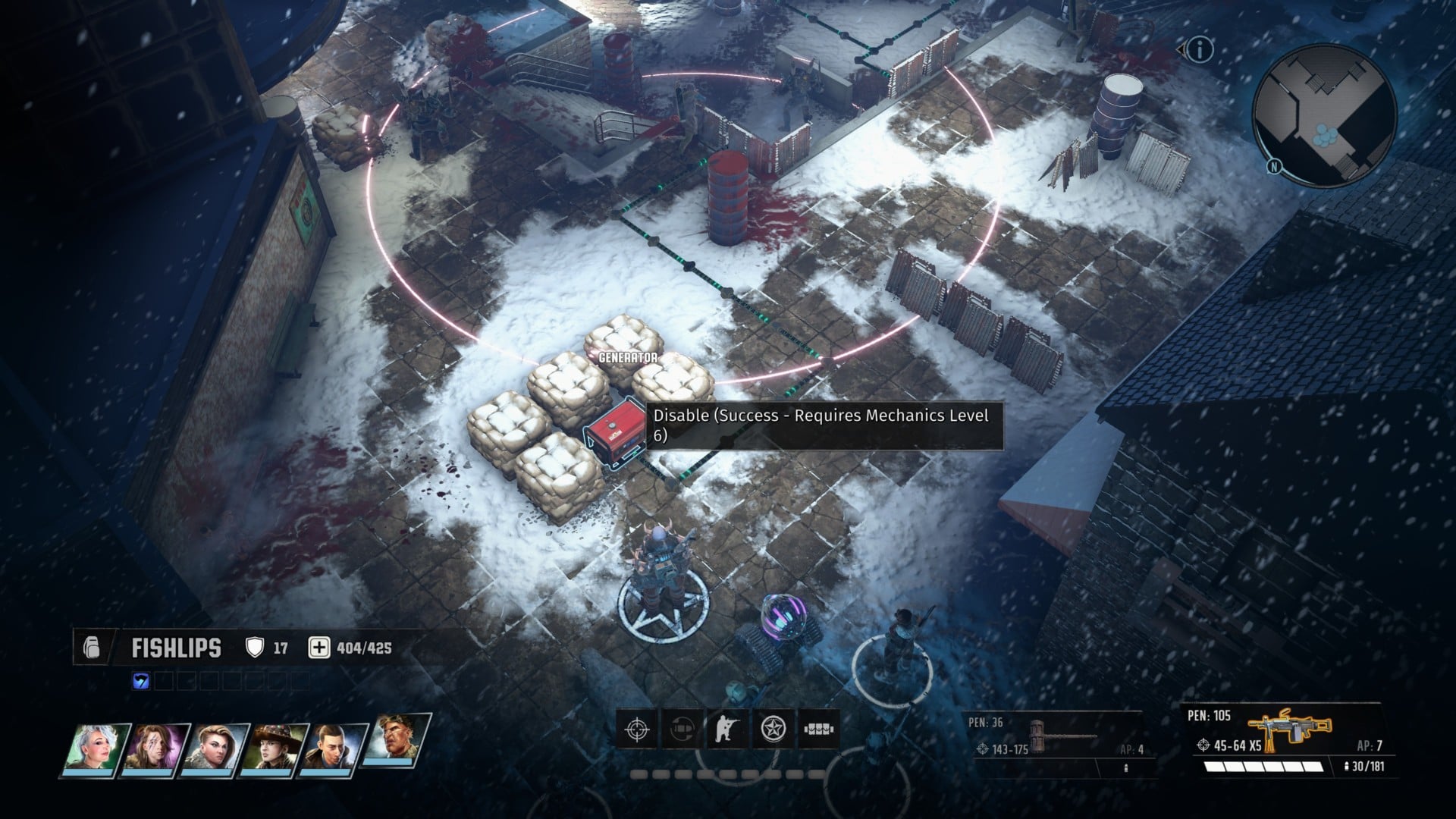
Task: Use the star emblem ability icon
Action: (x=773, y=730)
